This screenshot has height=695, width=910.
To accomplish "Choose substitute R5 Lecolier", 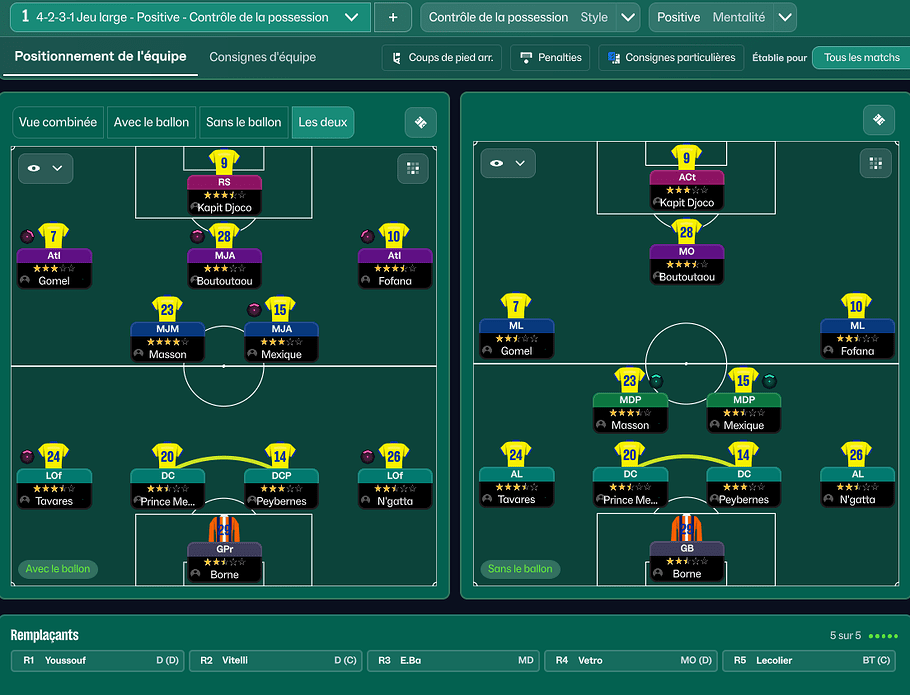I will pos(808,661).
